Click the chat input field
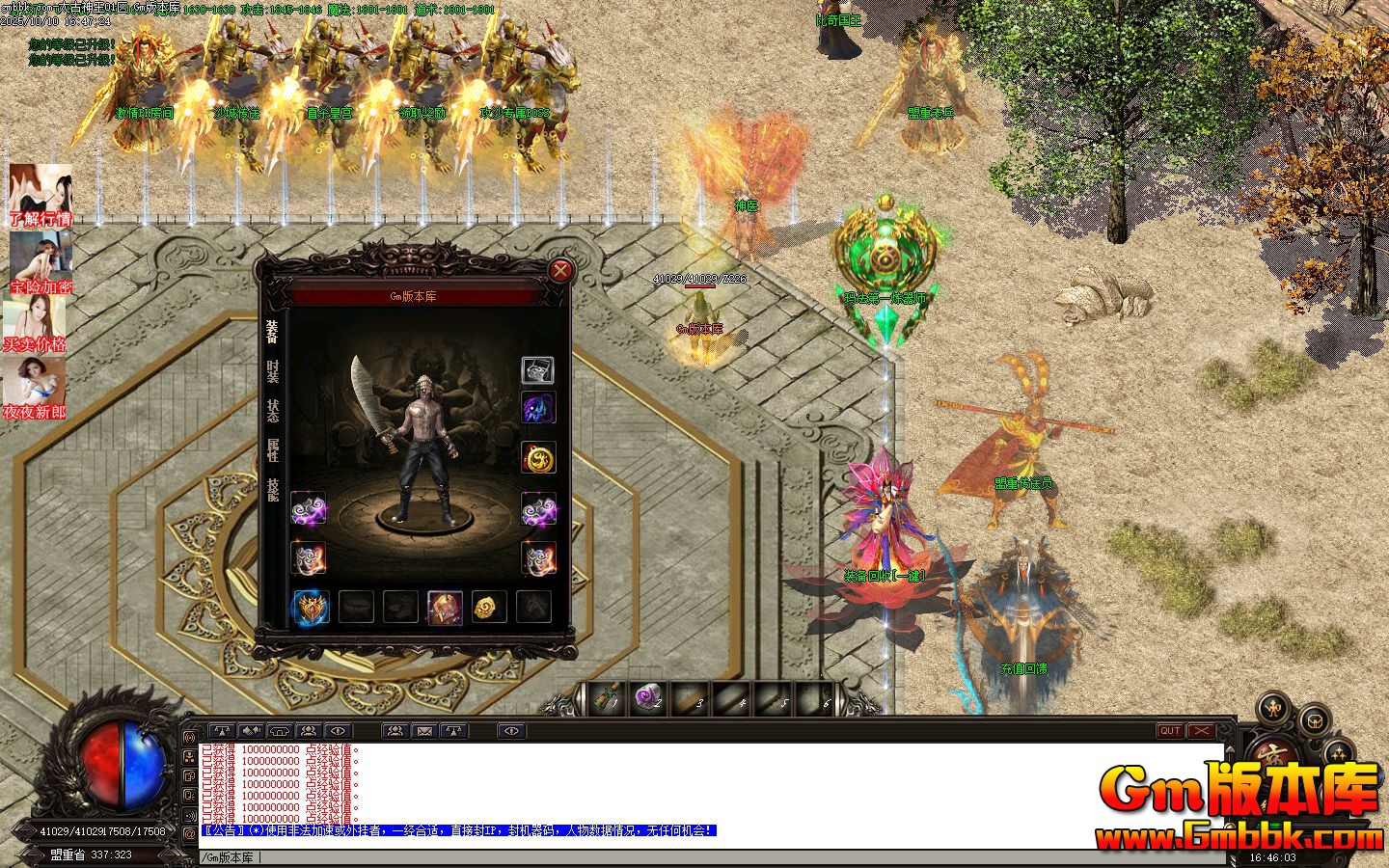Image resolution: width=1389 pixels, height=868 pixels. (x=675, y=856)
